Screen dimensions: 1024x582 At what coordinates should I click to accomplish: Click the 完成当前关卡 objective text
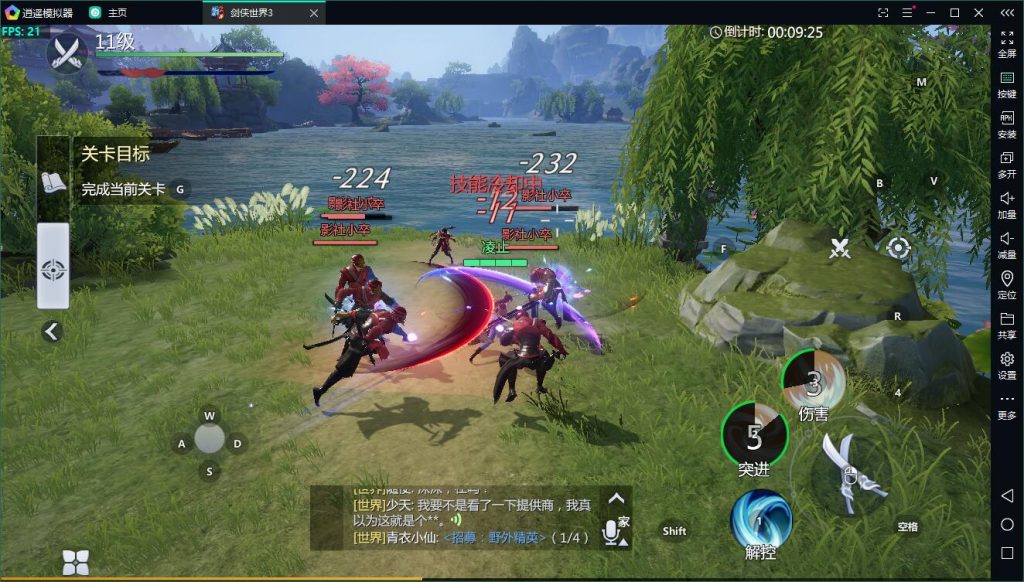(x=124, y=189)
